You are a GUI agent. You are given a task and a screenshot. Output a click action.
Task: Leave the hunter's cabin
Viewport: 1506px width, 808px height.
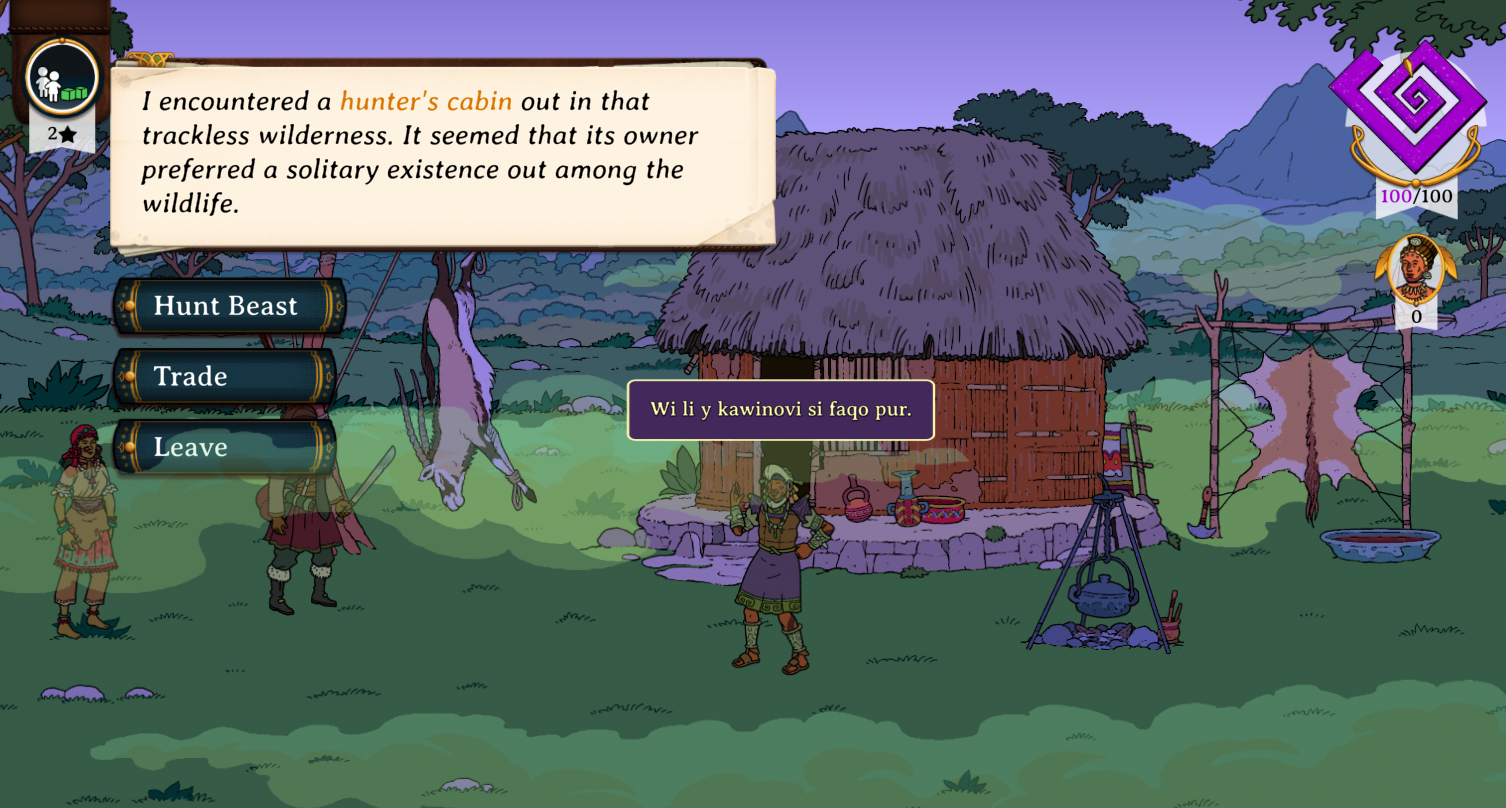point(226,447)
